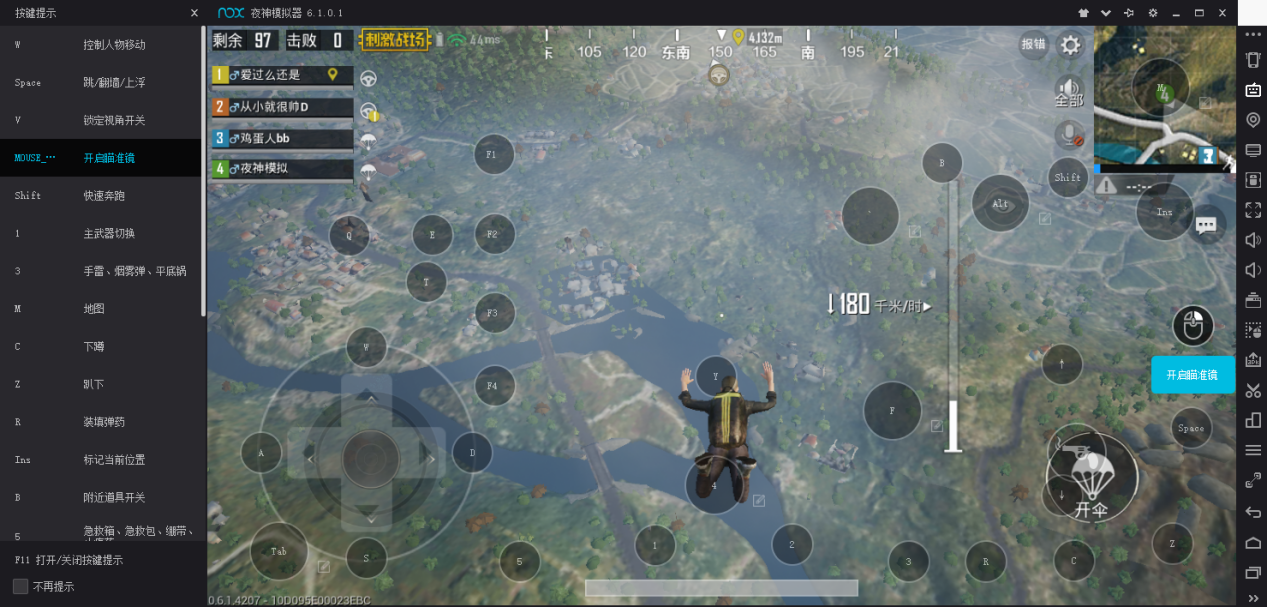Toggle the muted microphone icon
Screen dimensions: 1267x607
click(x=1069, y=135)
